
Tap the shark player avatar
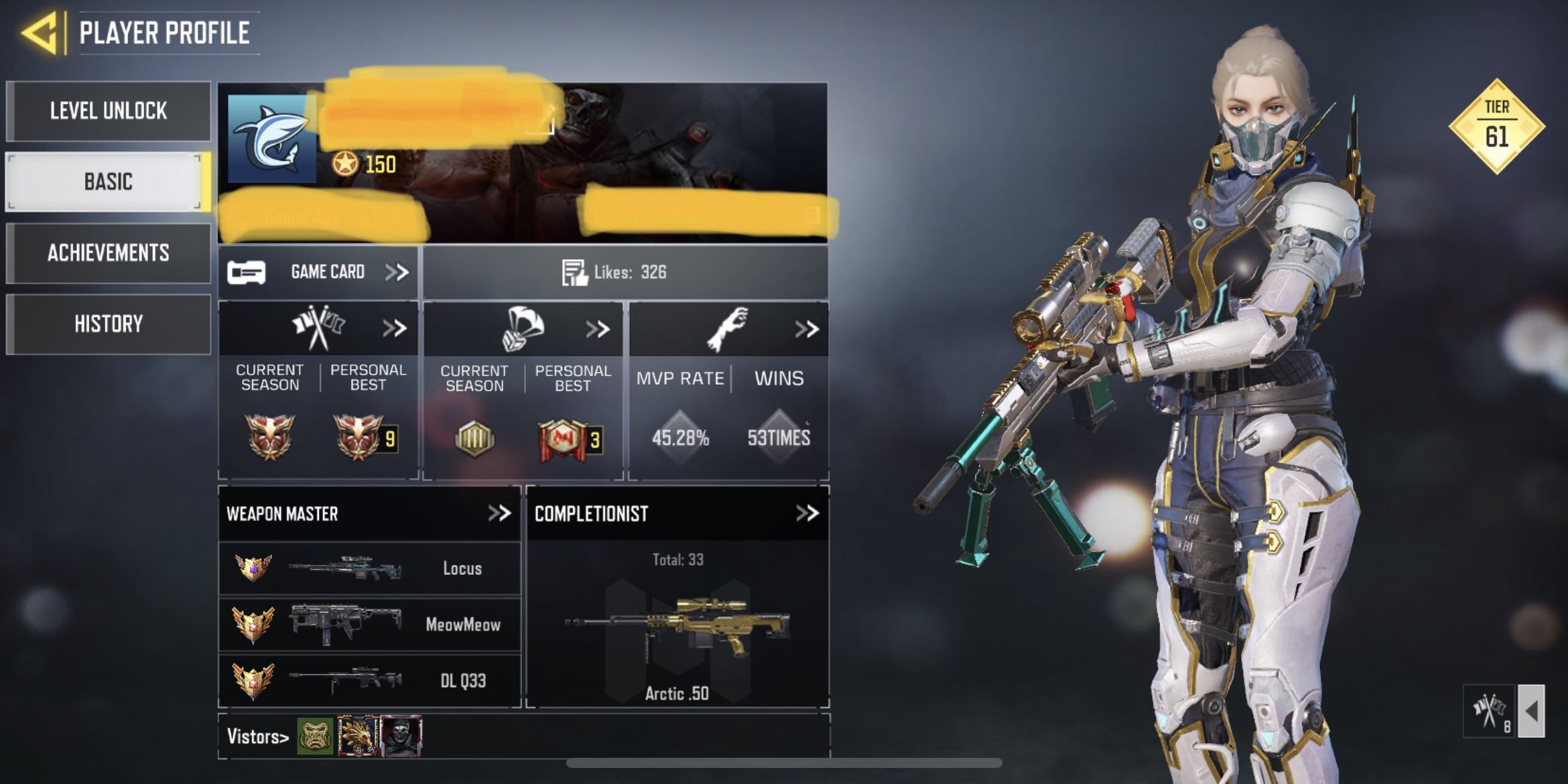[x=272, y=139]
